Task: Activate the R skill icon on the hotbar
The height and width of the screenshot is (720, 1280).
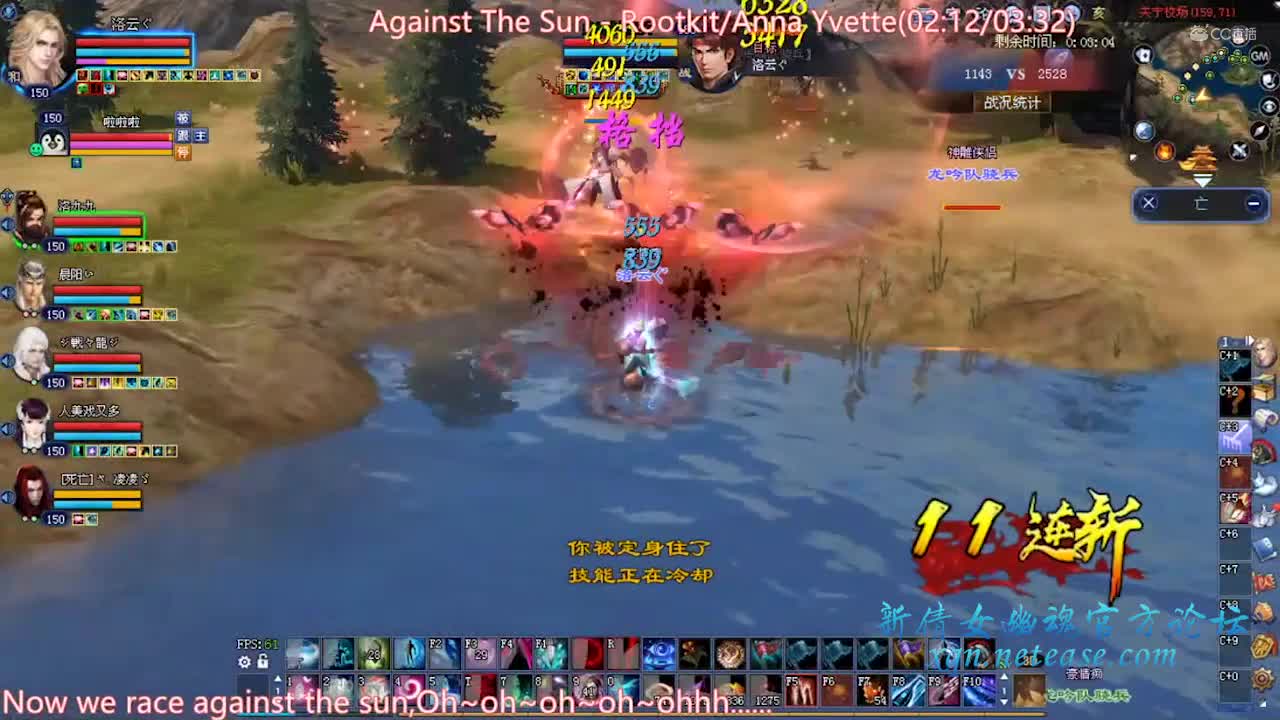Action: click(x=621, y=654)
